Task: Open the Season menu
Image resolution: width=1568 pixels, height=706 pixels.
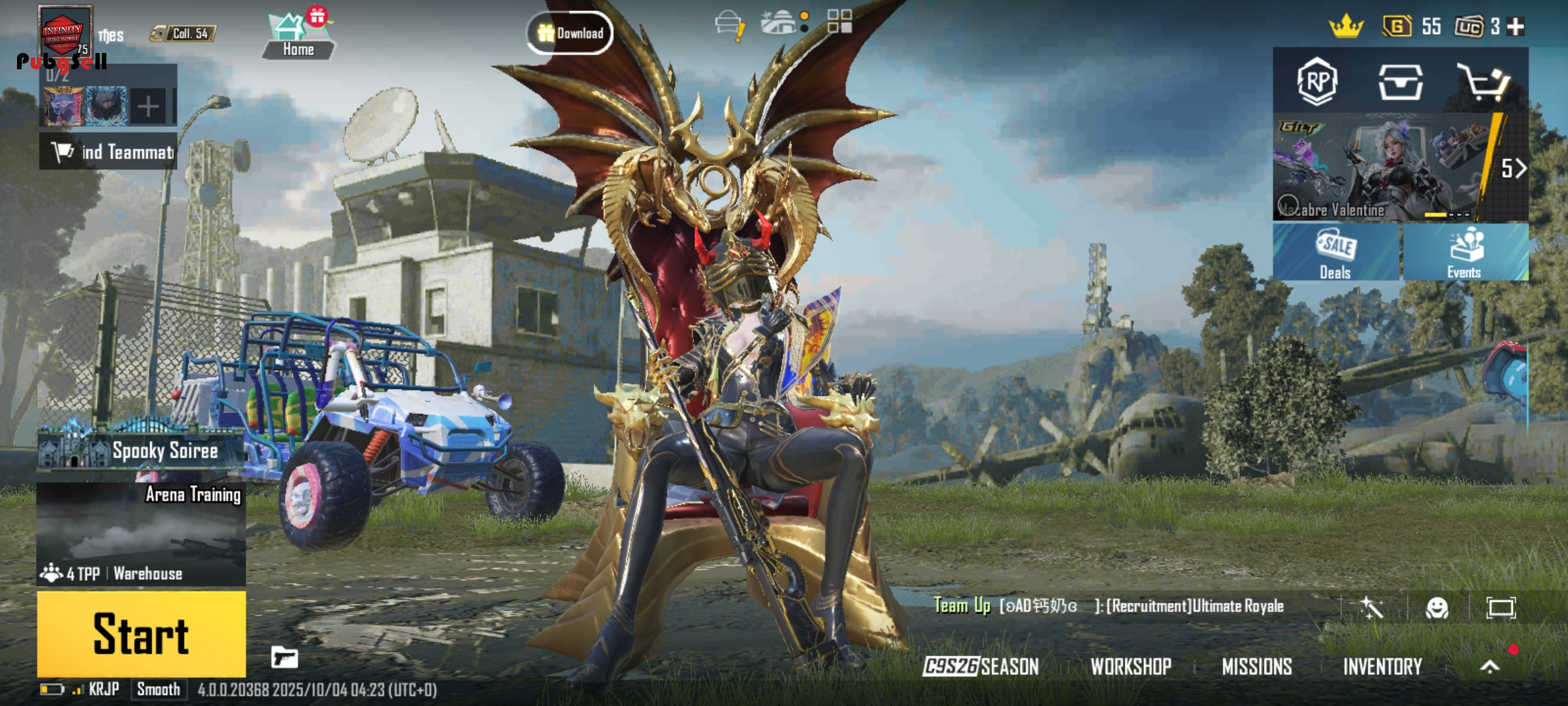Action: coord(981,666)
